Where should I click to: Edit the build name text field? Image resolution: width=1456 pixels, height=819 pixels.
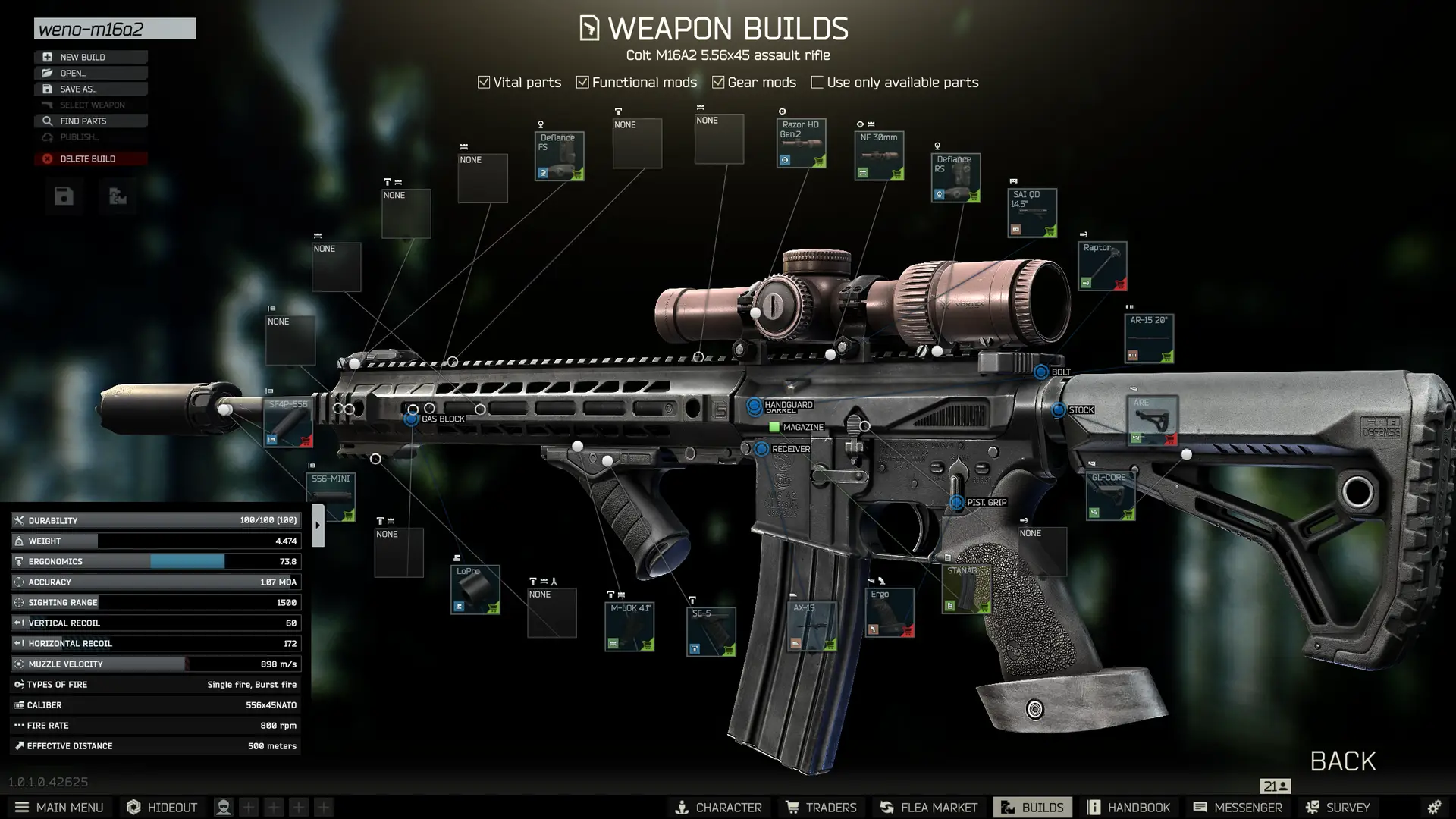coord(115,29)
